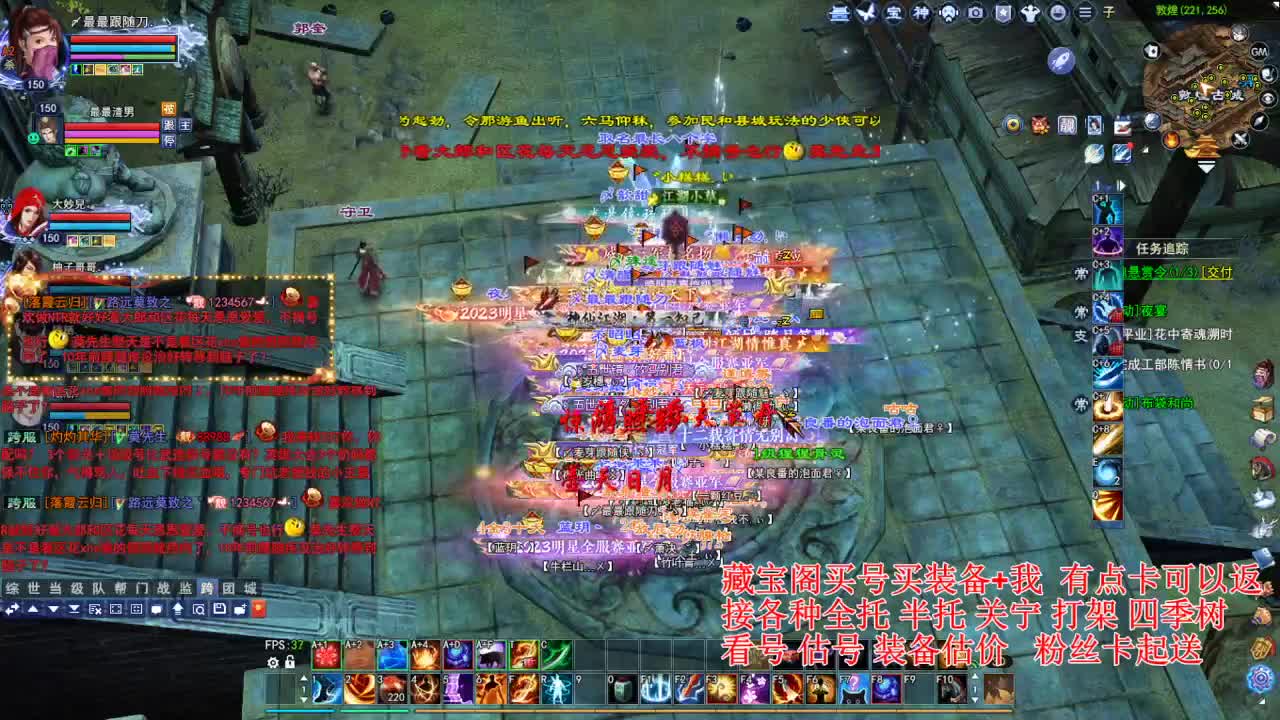Open the 宝 (treasure) icon in top toolbar
Viewport: 1280px width, 720px height.
pos(893,12)
